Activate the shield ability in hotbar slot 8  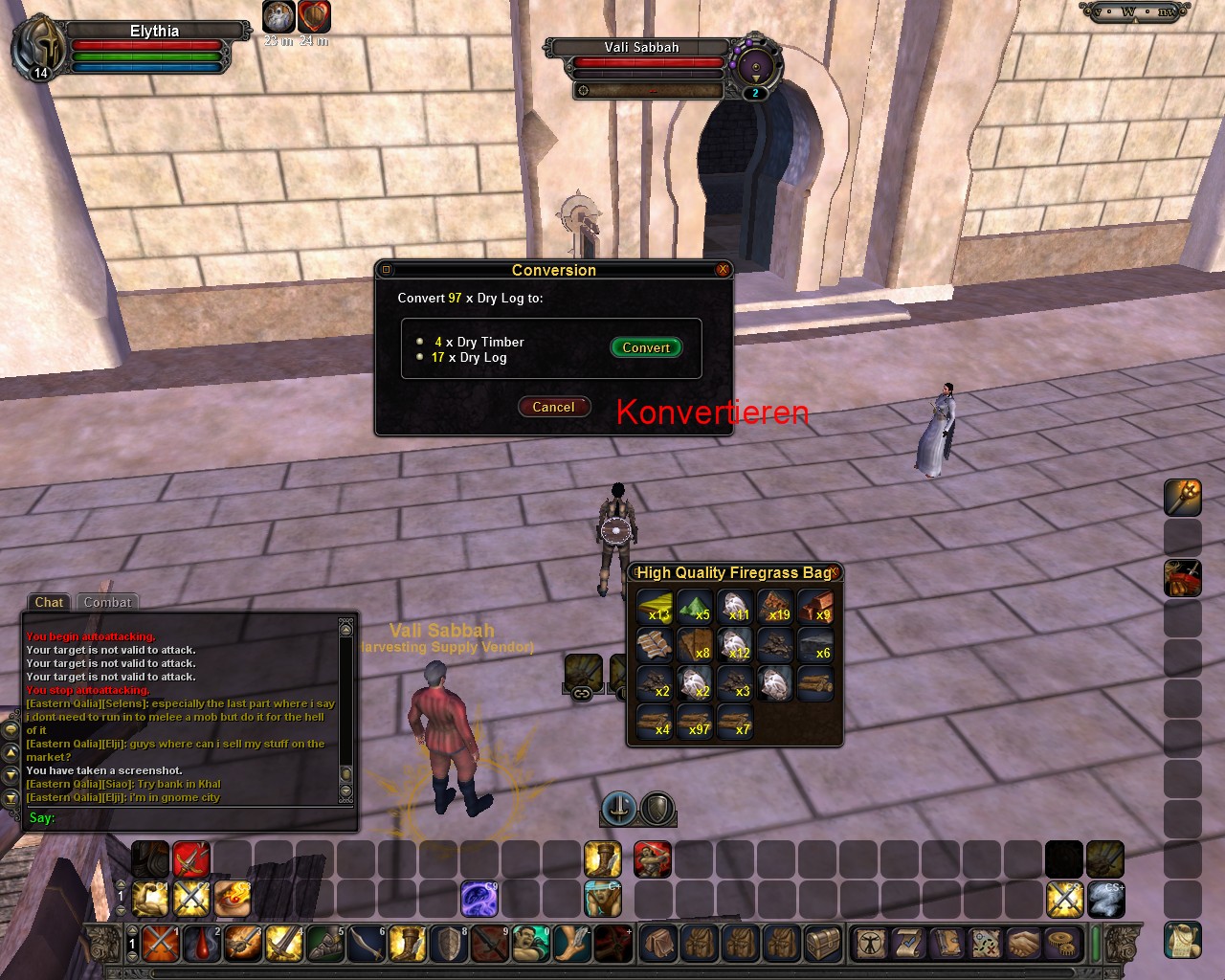tap(449, 943)
